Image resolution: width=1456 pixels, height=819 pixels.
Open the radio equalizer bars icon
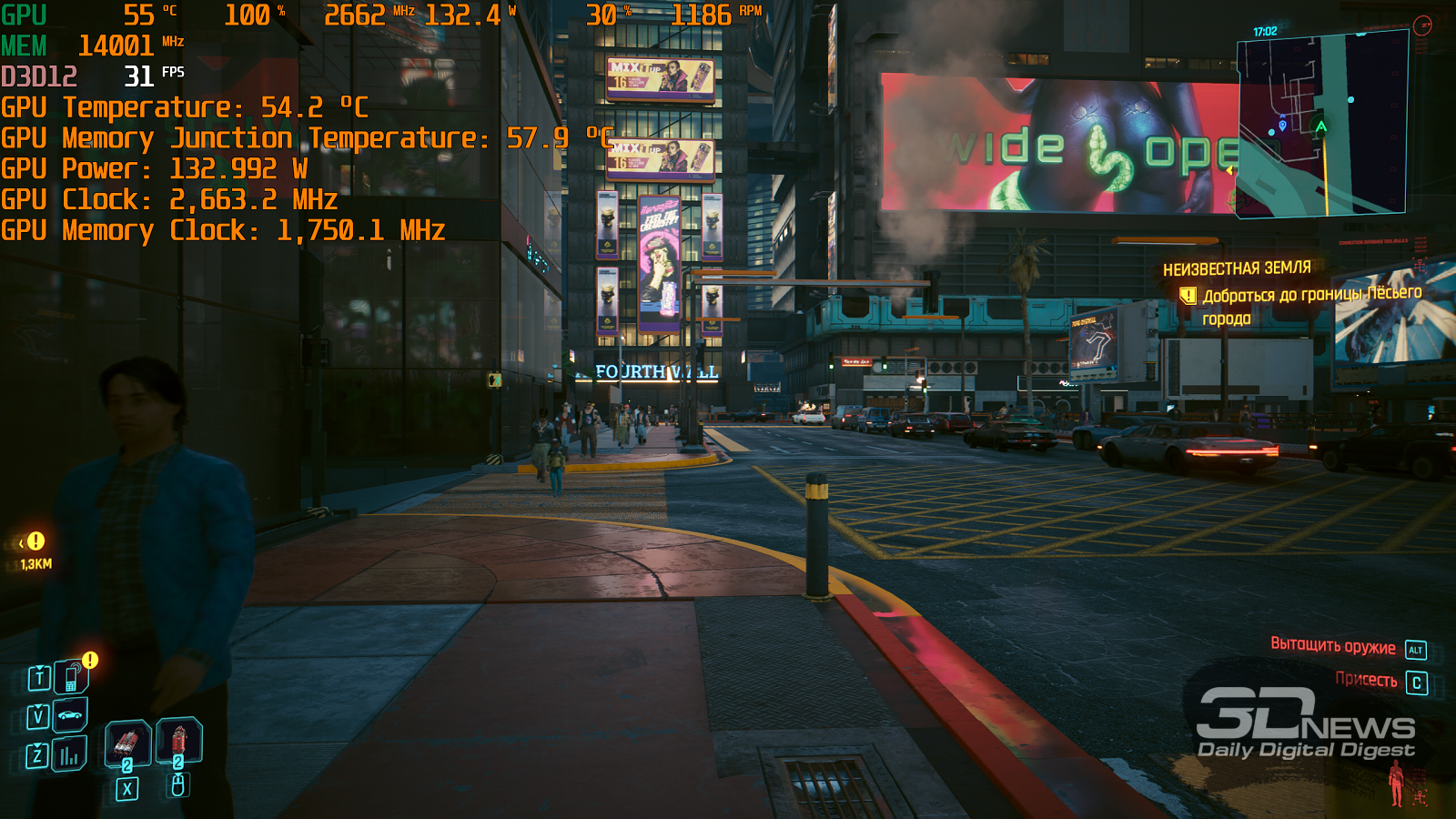pos(69,754)
